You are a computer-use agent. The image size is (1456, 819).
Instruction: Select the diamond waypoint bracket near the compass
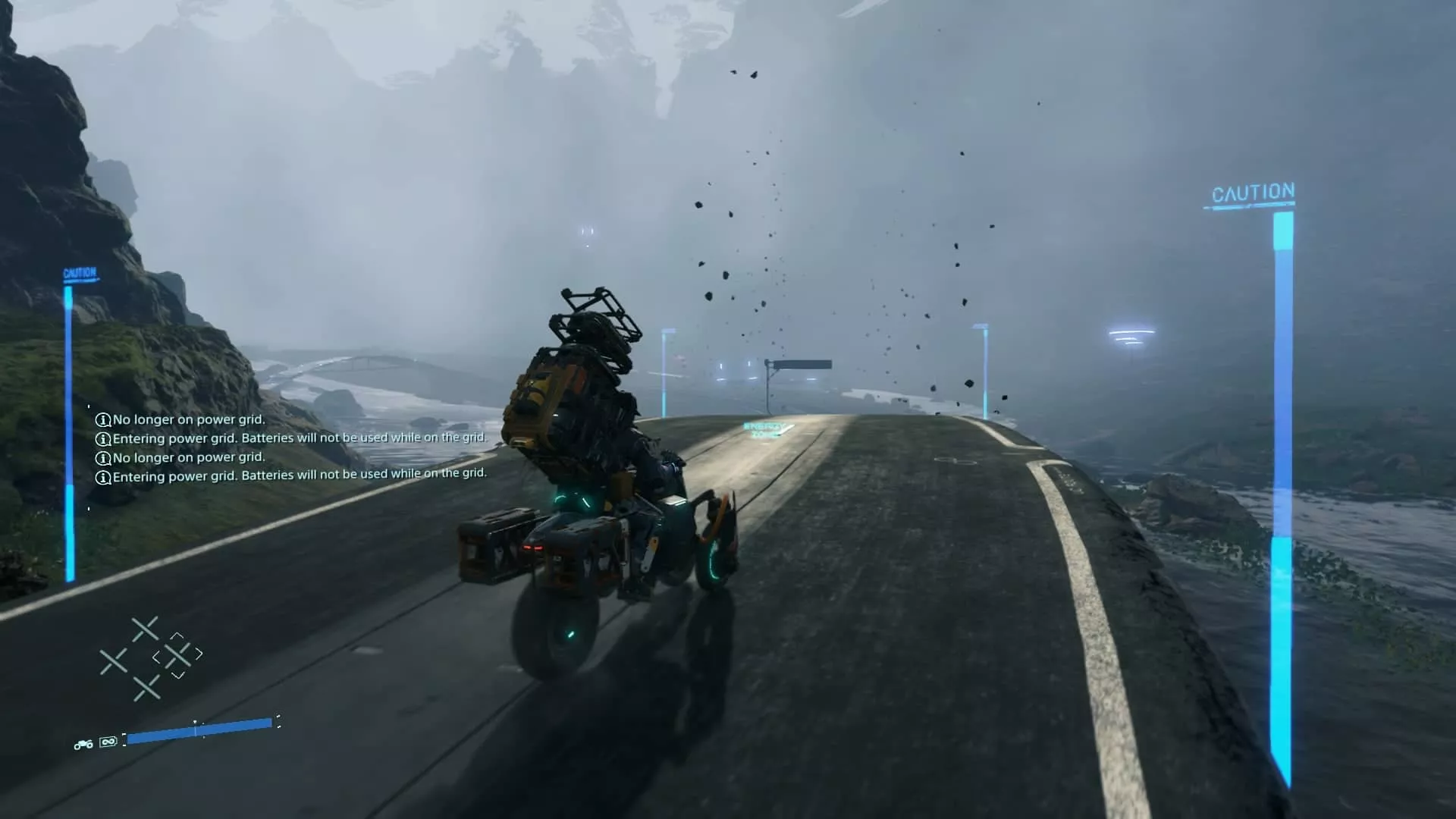176,656
